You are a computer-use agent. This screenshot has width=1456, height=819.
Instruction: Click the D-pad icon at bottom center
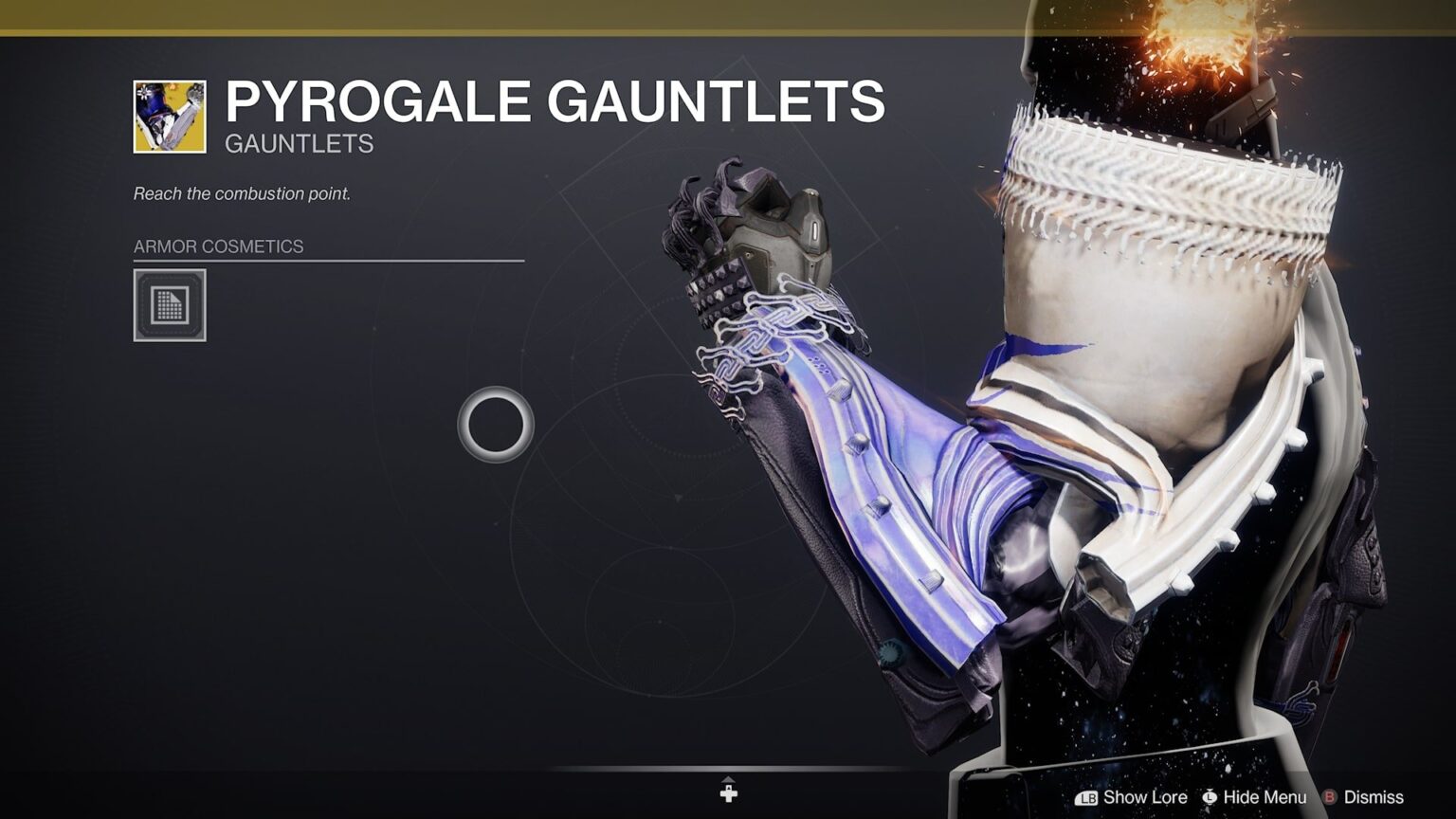point(728,792)
